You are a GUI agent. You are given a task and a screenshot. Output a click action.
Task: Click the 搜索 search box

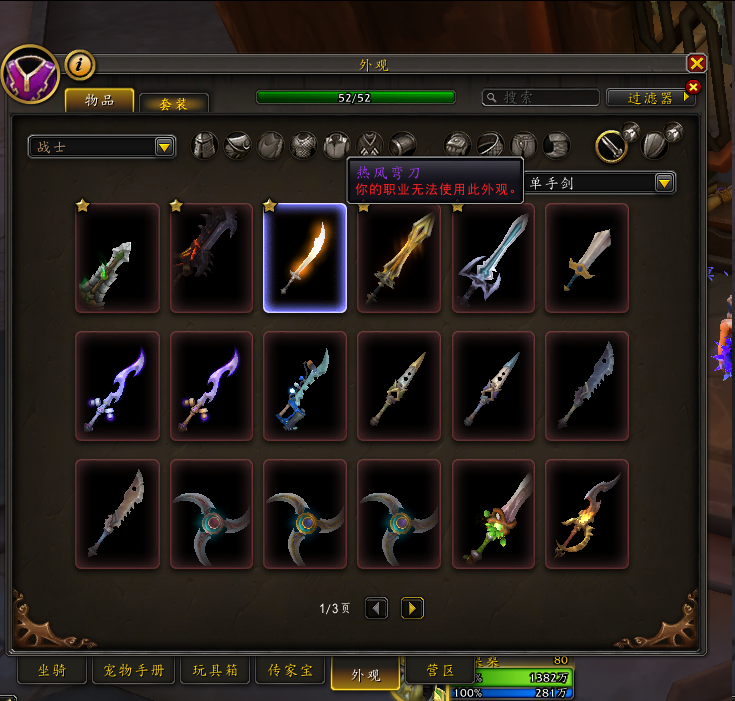541,97
